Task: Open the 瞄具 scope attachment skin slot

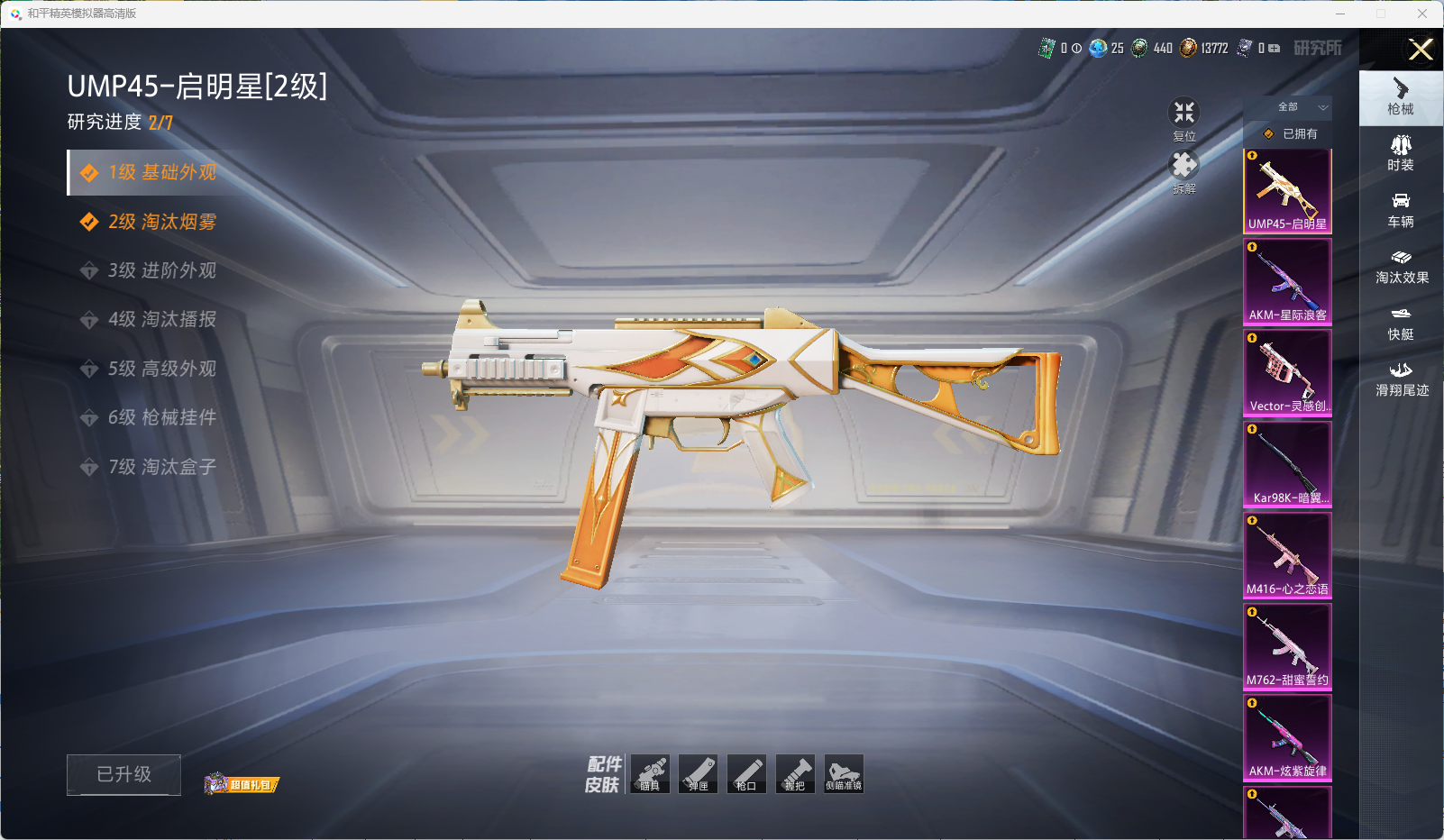Action: pyautogui.click(x=650, y=774)
